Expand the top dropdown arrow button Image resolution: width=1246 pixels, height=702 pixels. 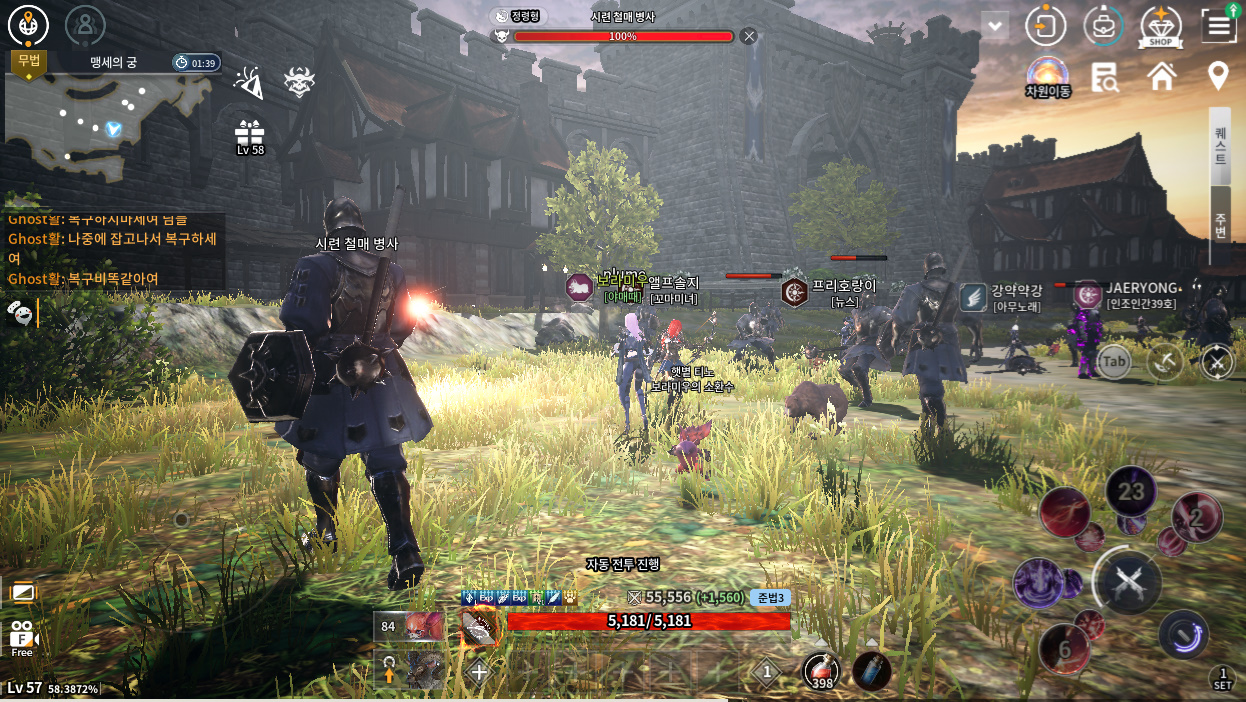coord(995,25)
